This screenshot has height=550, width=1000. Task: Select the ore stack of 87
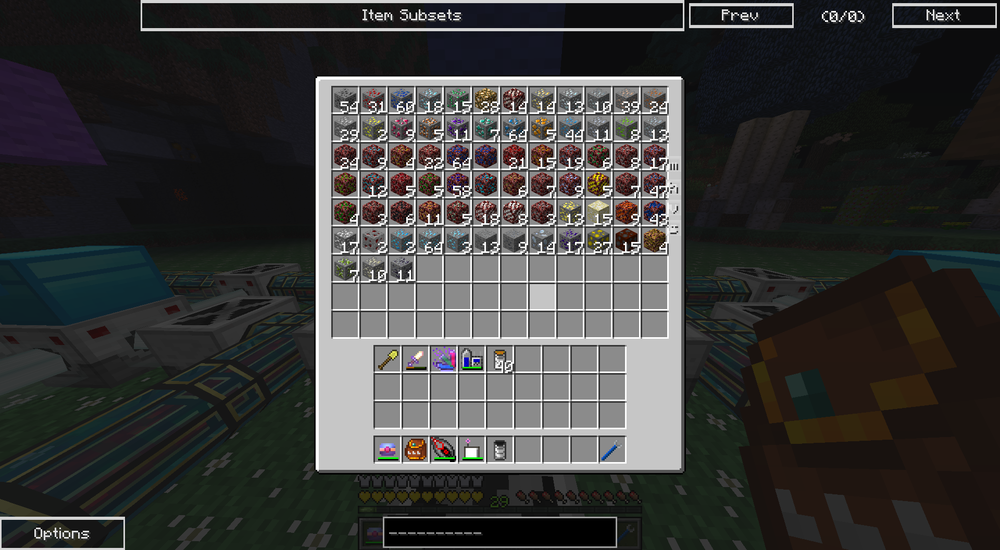(598, 240)
